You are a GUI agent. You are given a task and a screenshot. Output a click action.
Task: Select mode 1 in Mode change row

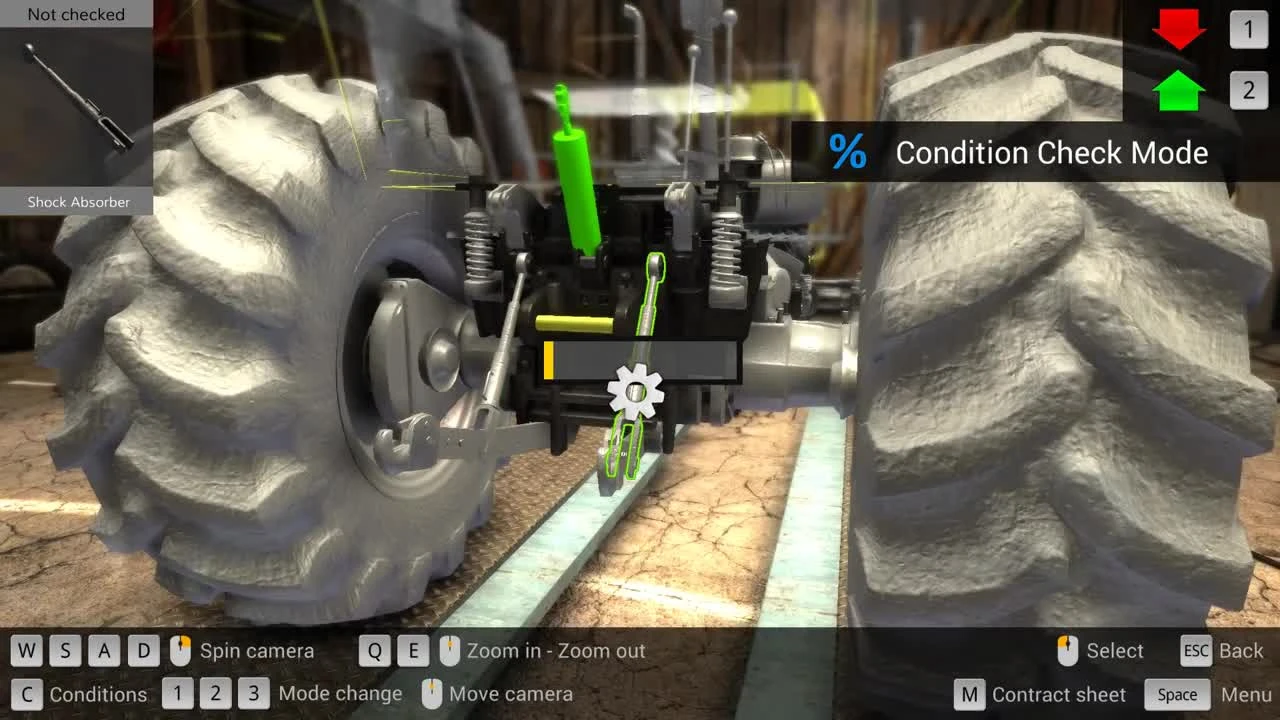click(x=178, y=694)
